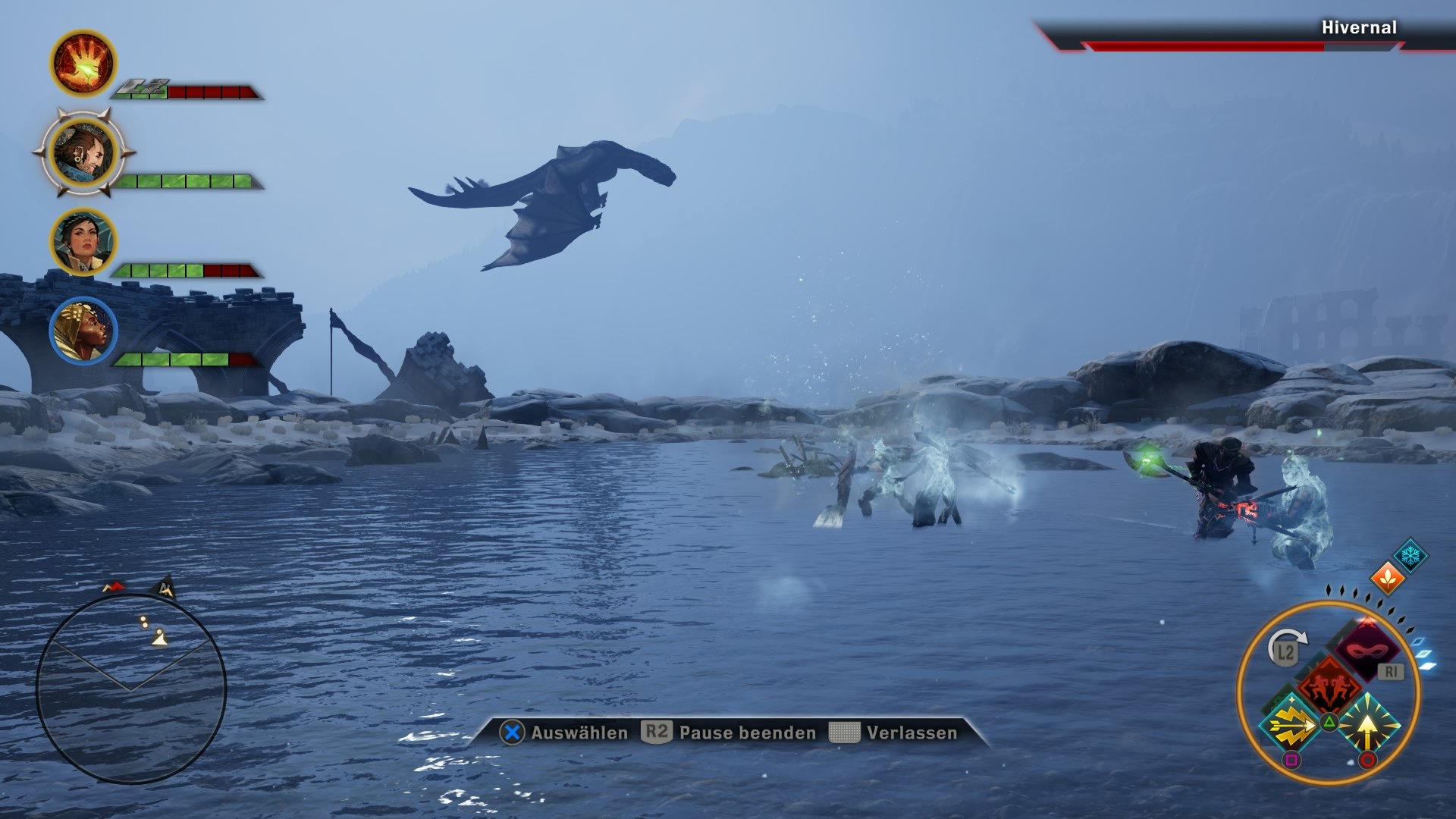Click the green triangle button indicator
The height and width of the screenshot is (819, 1456).
click(1329, 720)
